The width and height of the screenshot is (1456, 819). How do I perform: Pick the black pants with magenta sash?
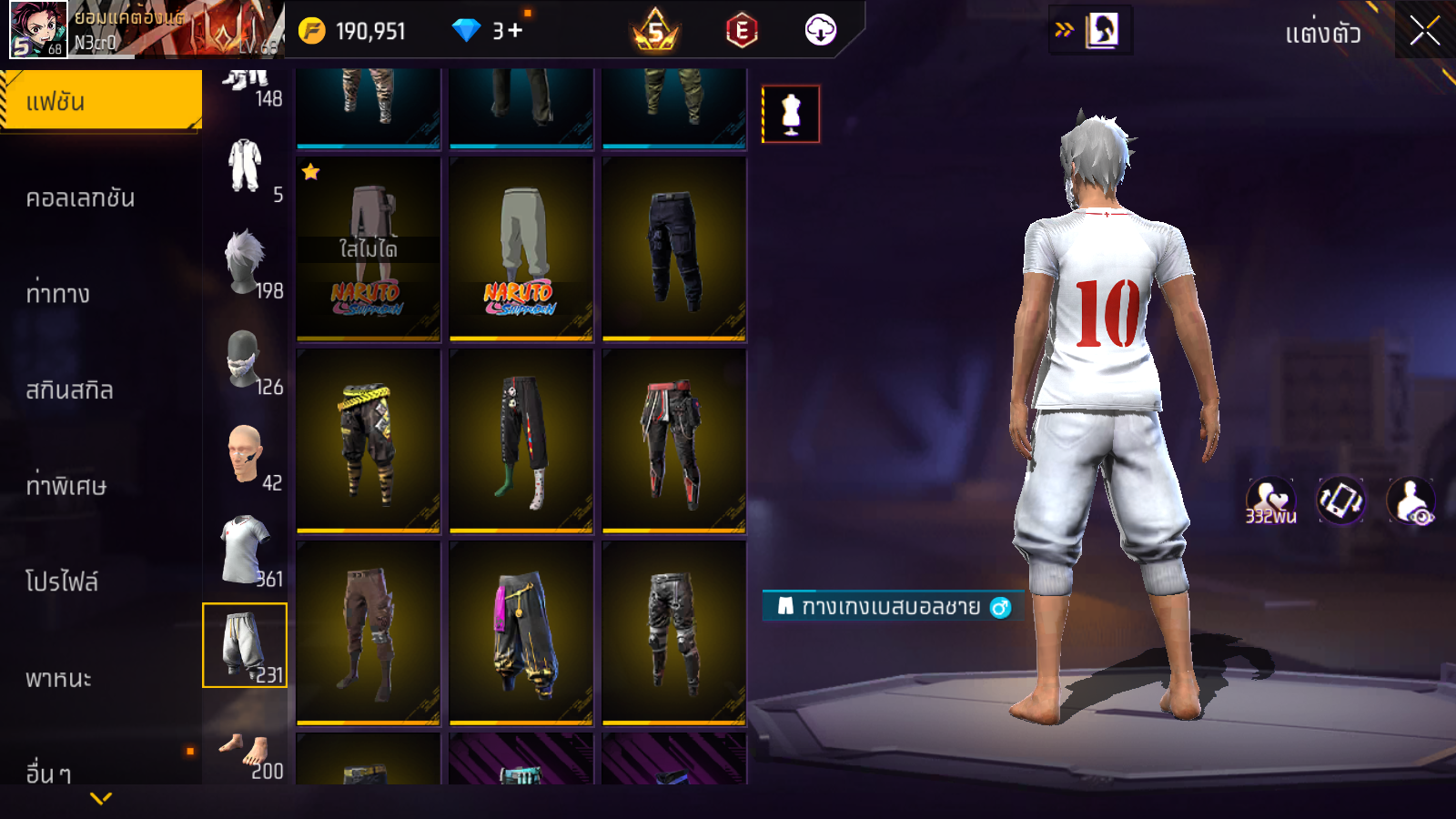click(521, 632)
